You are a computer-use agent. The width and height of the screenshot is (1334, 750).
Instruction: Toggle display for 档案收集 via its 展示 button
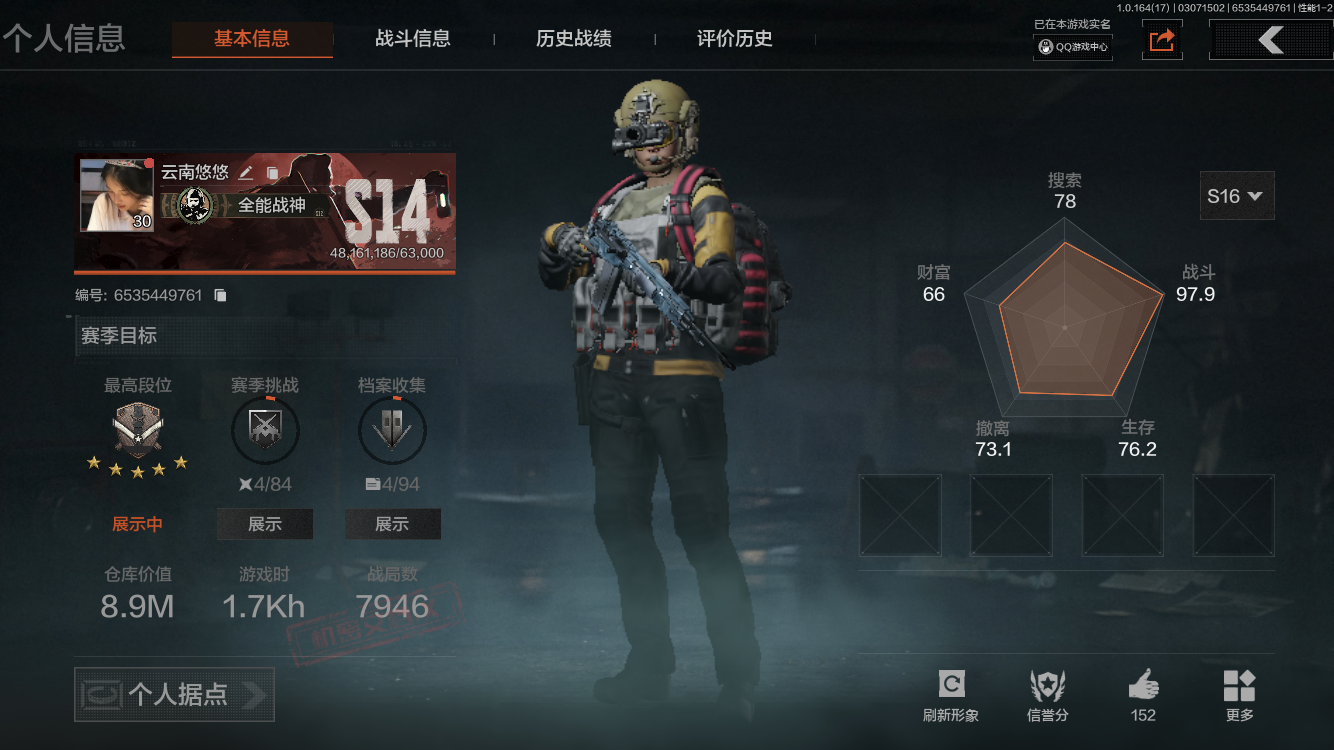point(392,523)
